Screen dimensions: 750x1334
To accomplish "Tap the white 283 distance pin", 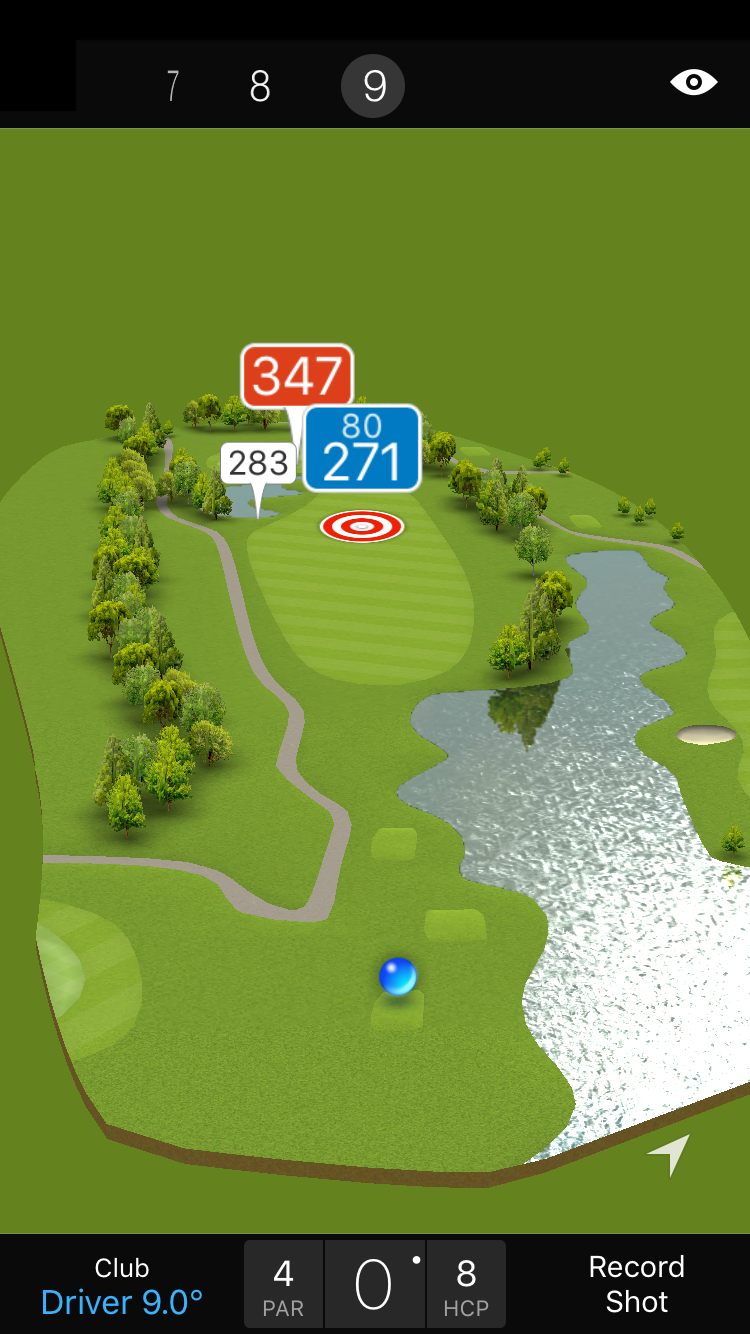I will (x=258, y=464).
